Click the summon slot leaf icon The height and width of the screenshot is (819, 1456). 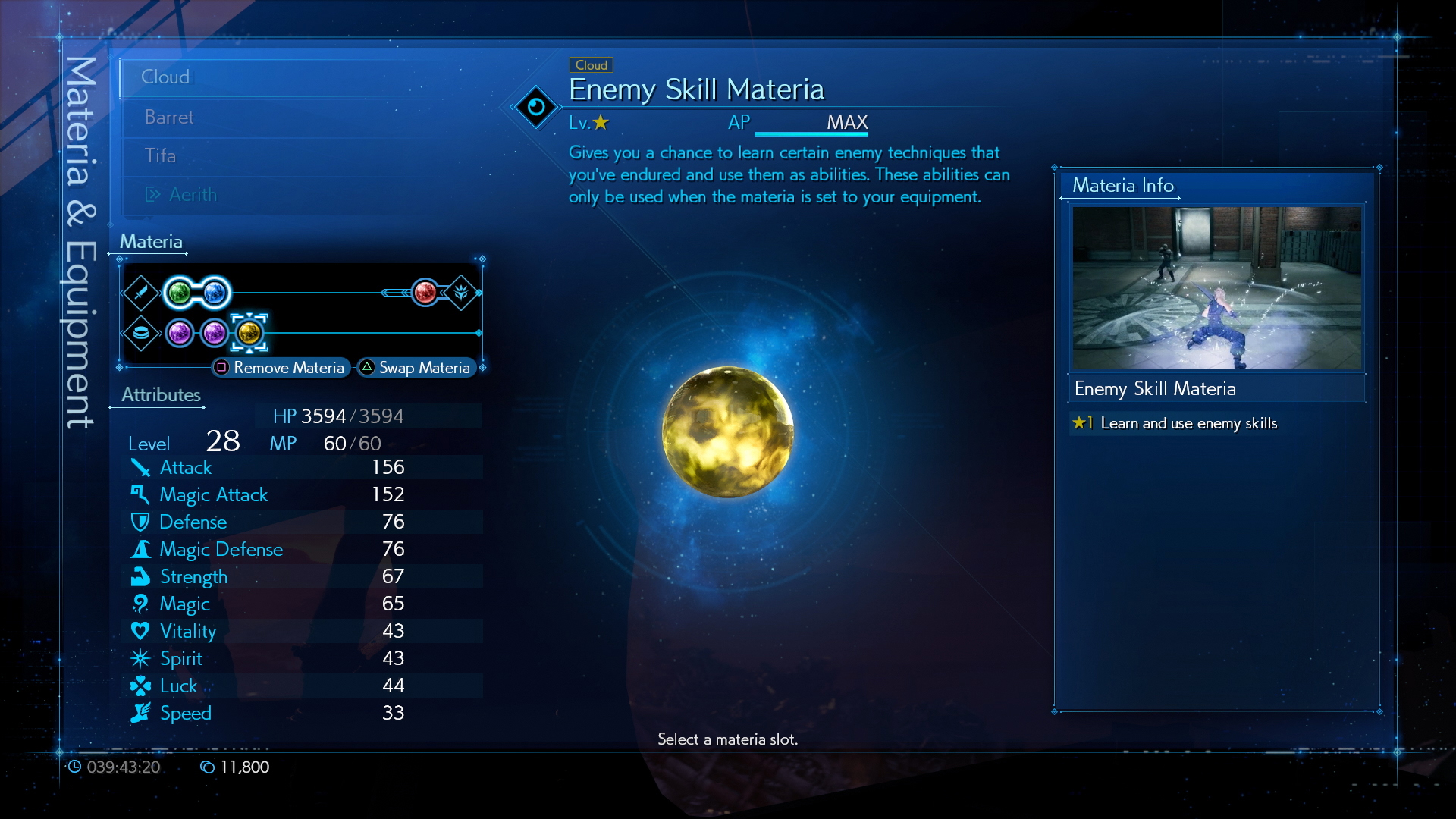pyautogui.click(x=464, y=292)
